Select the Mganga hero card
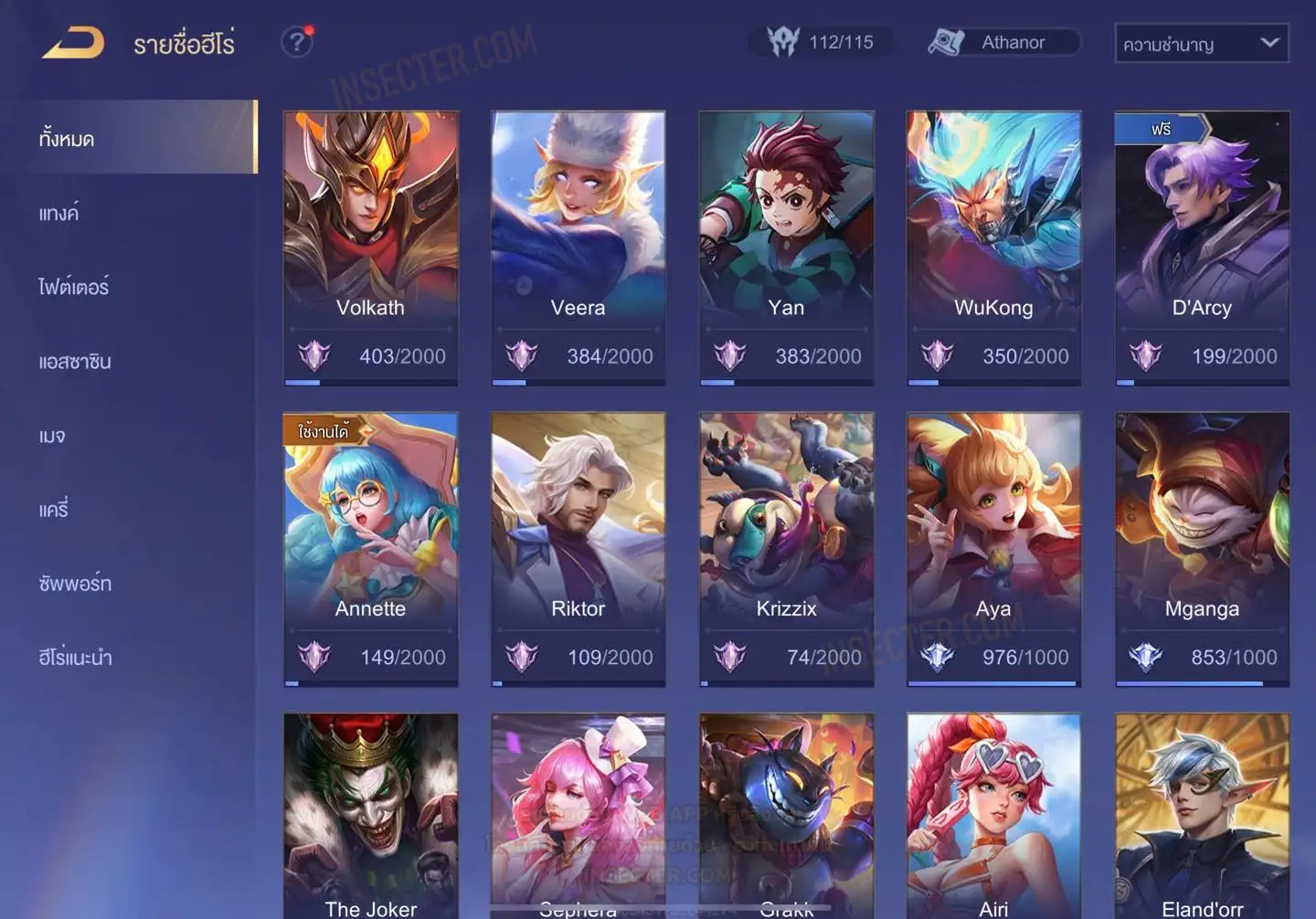The height and width of the screenshot is (919, 1316). click(x=1202, y=548)
